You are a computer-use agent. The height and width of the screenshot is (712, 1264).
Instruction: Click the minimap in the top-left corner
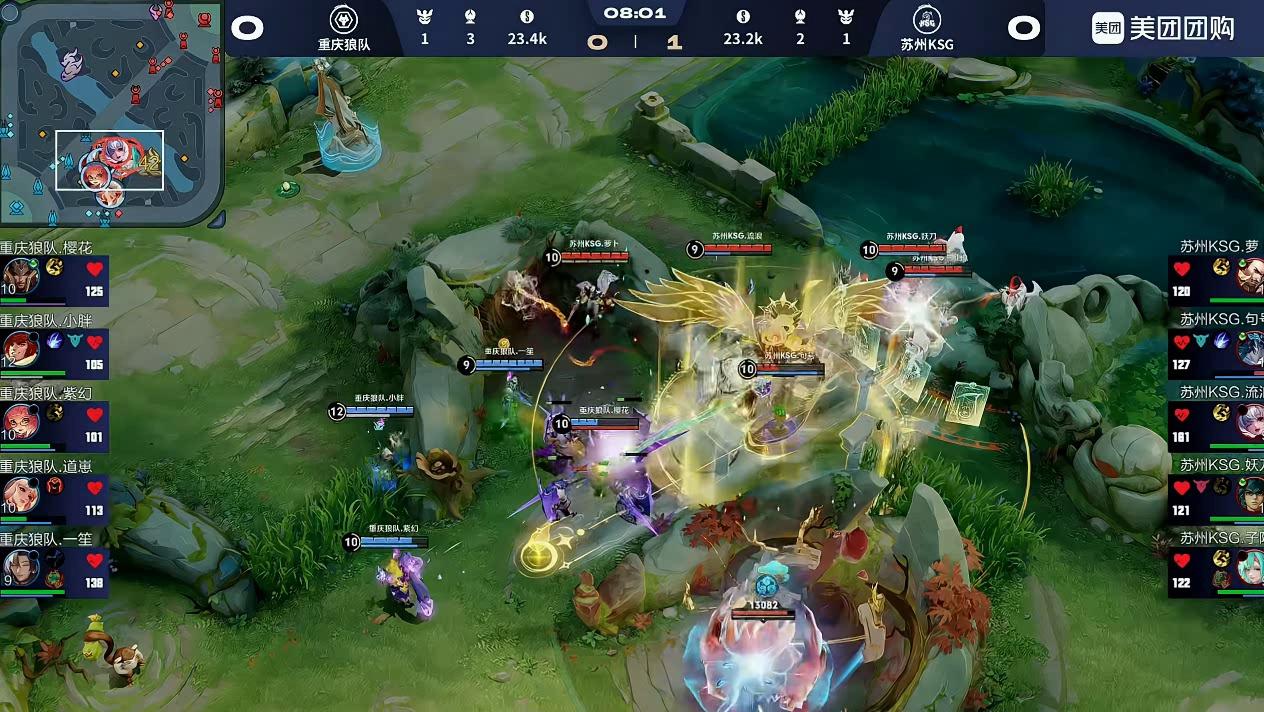pos(110,112)
